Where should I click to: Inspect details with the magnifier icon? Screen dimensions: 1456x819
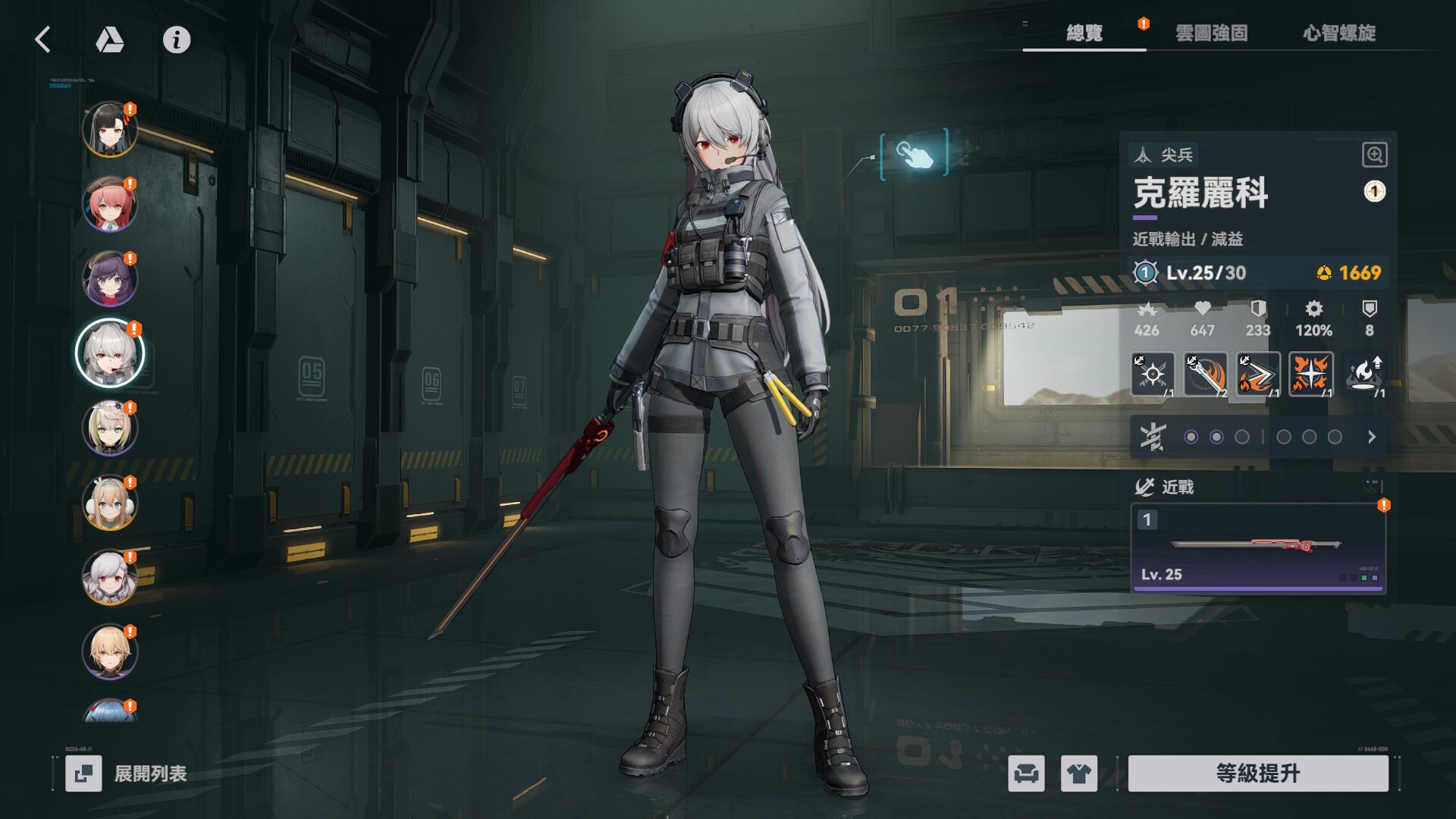1374,155
